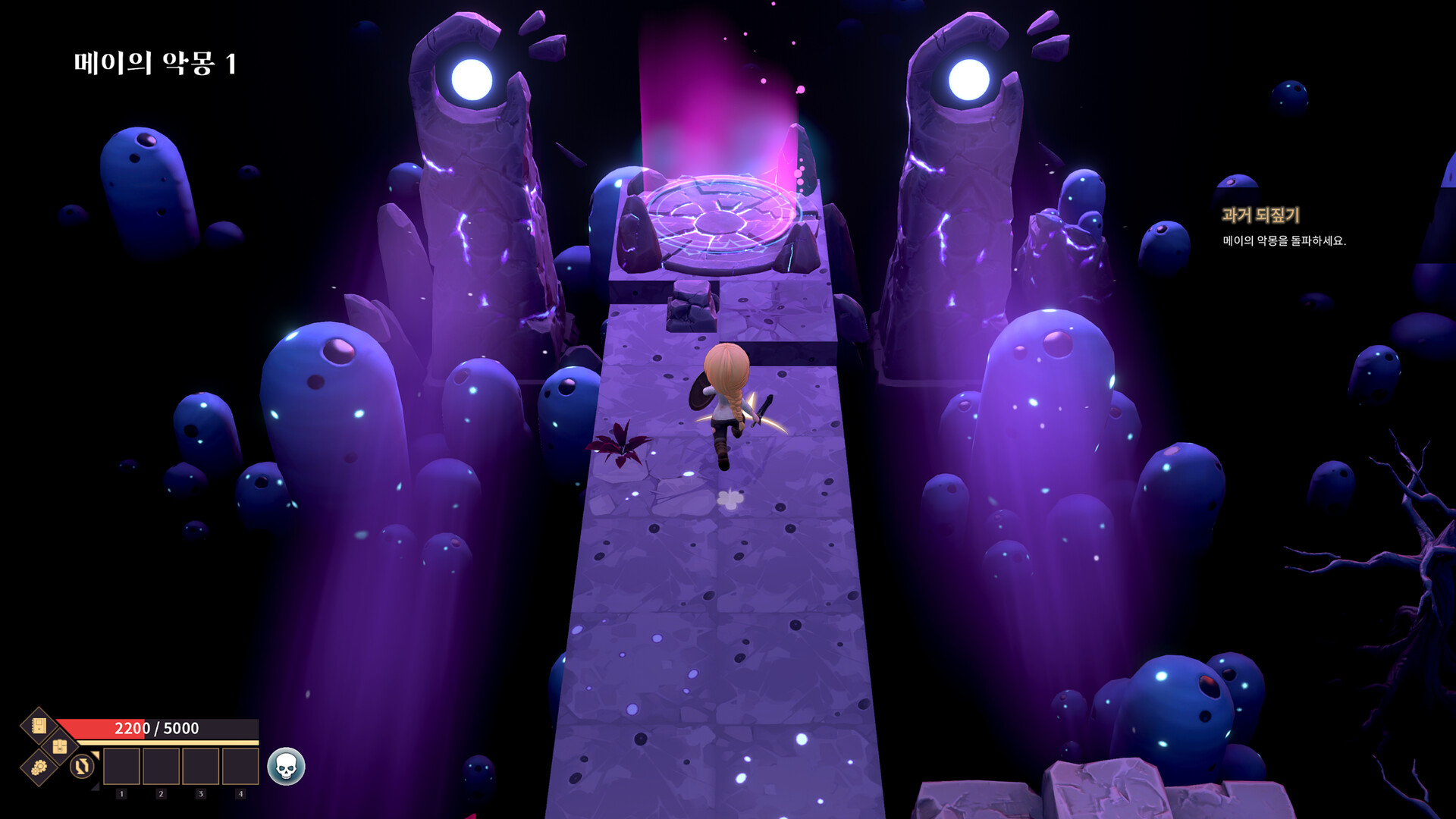Expand the gold arrow above the weapon icon
This screenshot has width=1456, height=819.
point(95,755)
